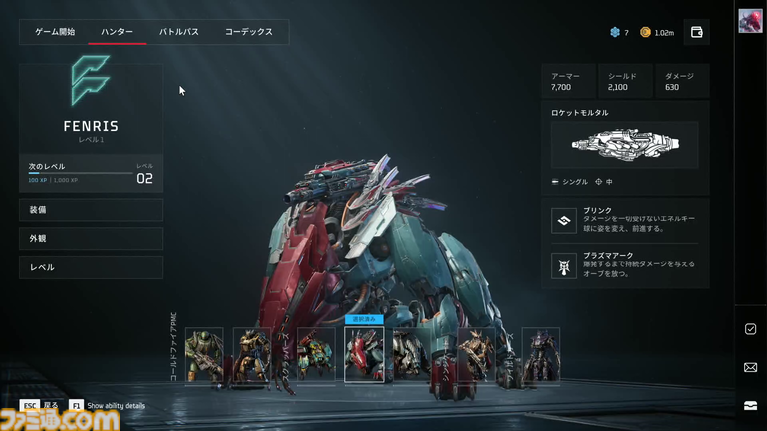Select the red Fenris mech marked 選択済み
767x431 pixels.
coord(364,355)
